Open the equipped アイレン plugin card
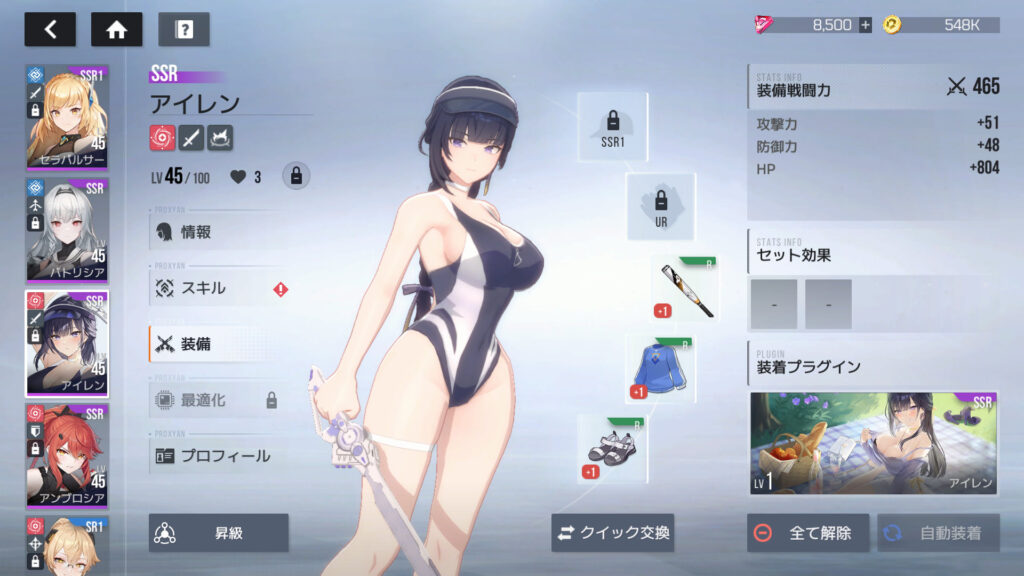Viewport: 1024px width, 576px height. click(874, 443)
